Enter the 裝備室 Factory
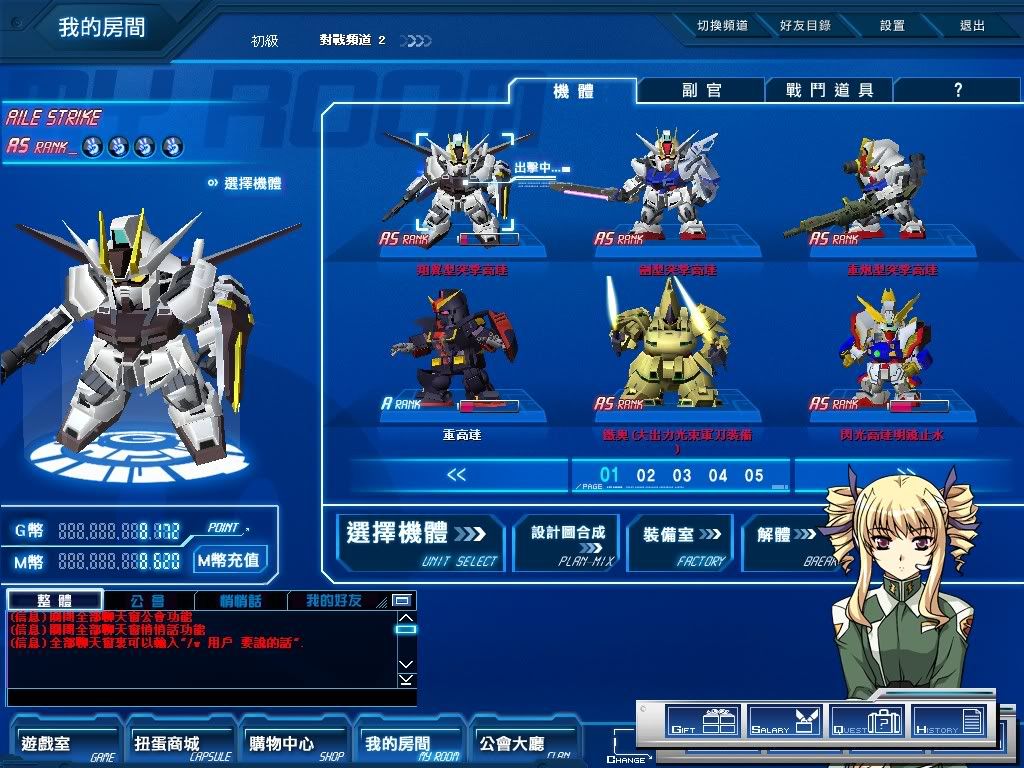The height and width of the screenshot is (768, 1024). 680,542
